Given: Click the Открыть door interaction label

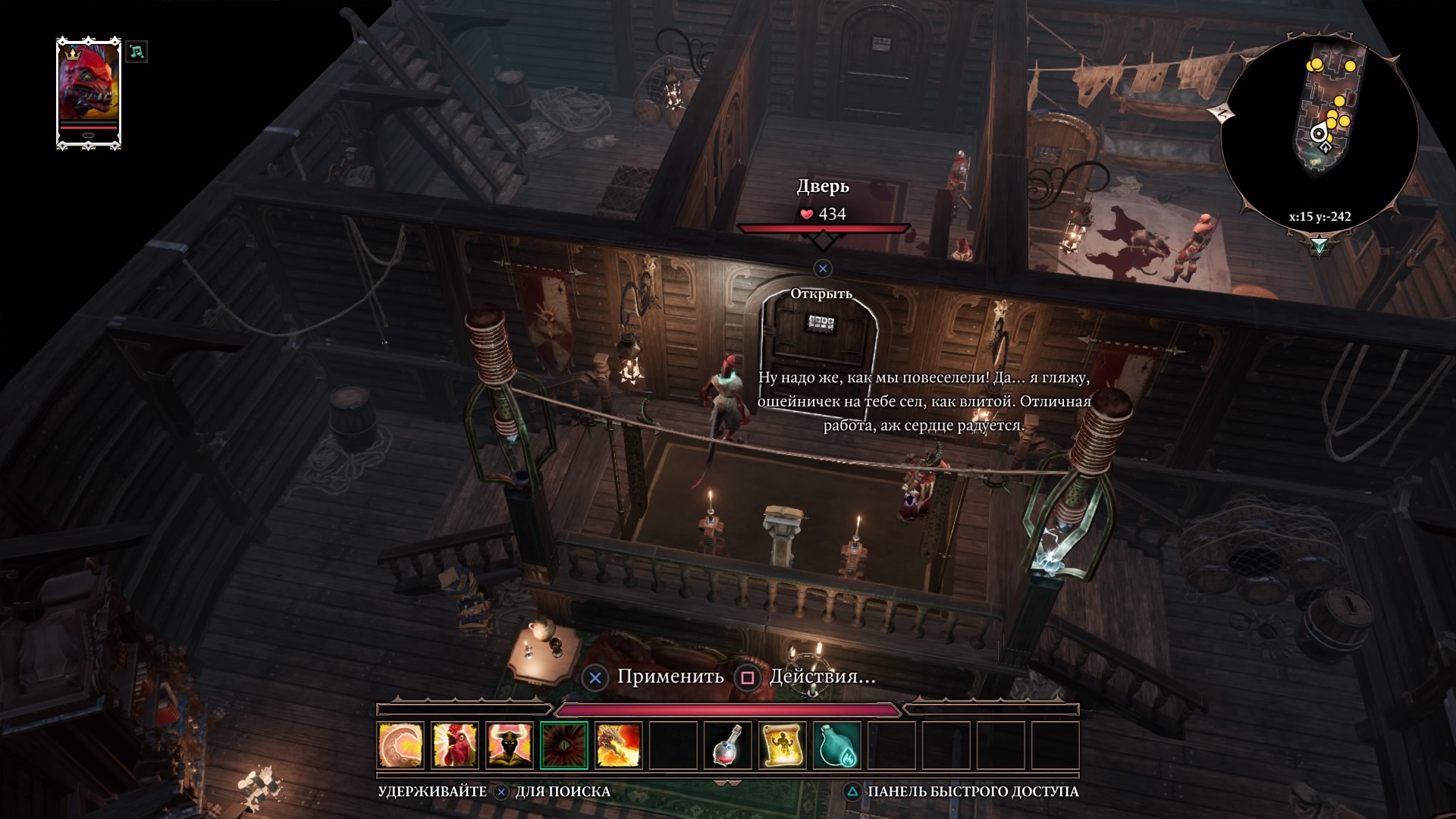Looking at the screenshot, I should (x=821, y=293).
